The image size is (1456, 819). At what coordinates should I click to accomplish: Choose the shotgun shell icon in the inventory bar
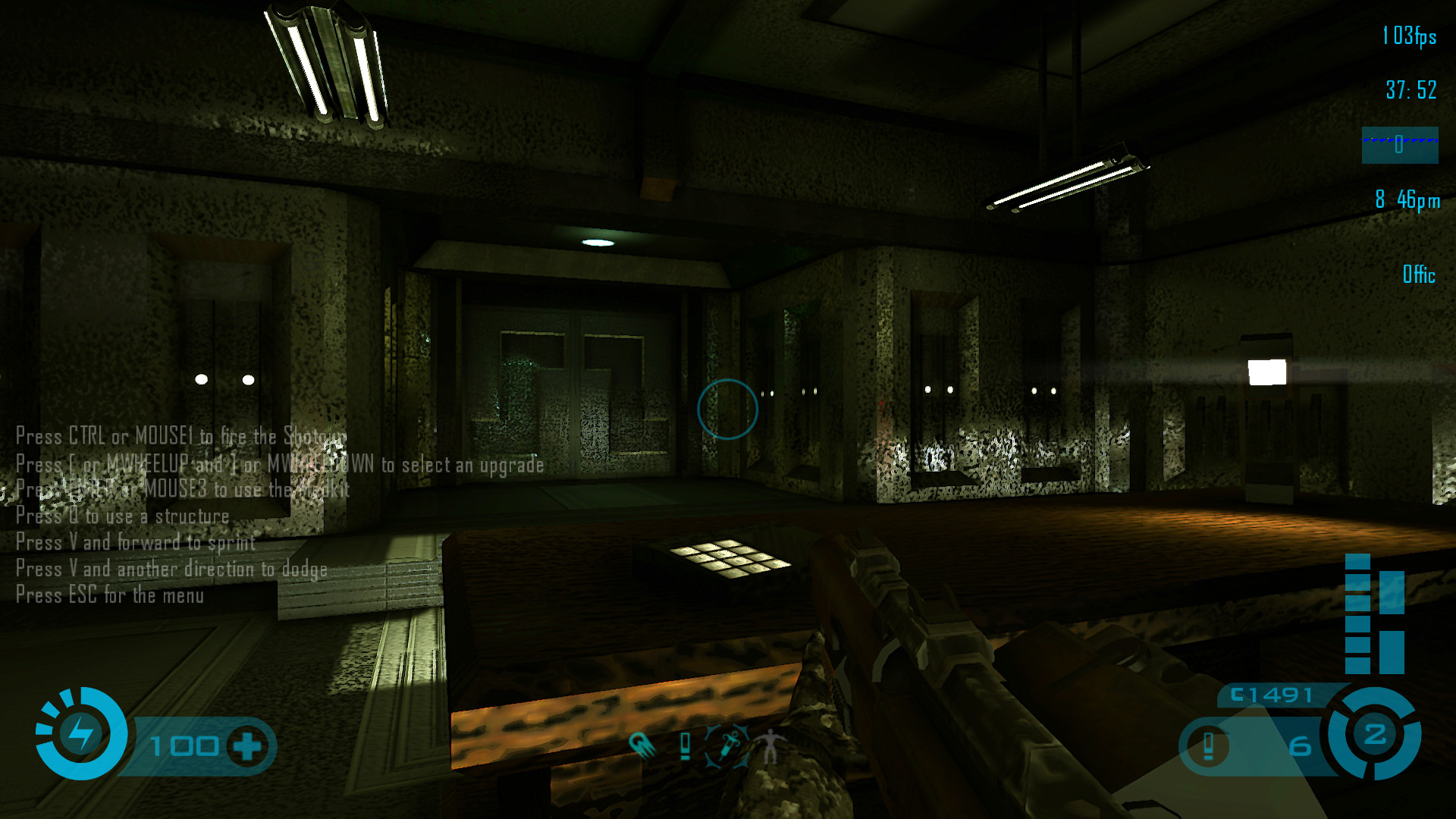click(x=686, y=746)
